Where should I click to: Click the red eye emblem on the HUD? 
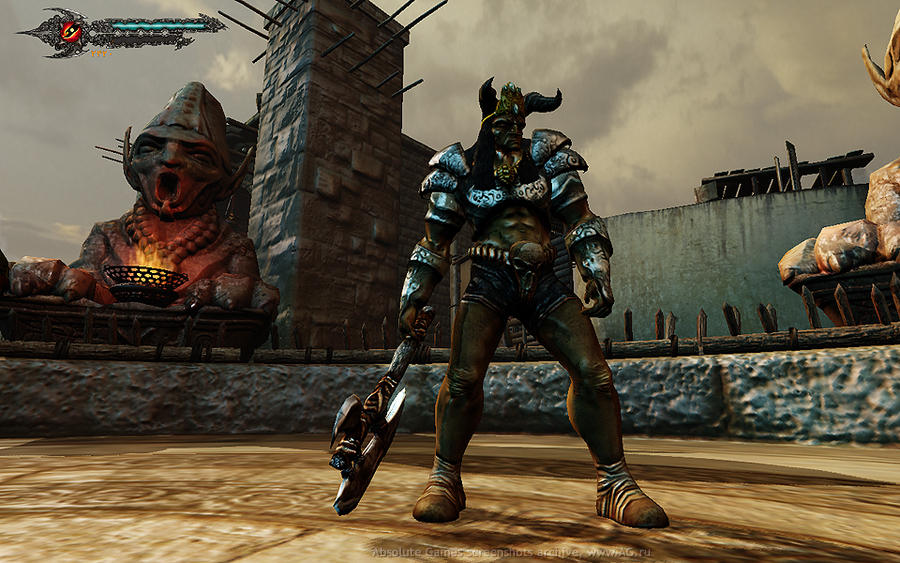pyautogui.click(x=71, y=29)
